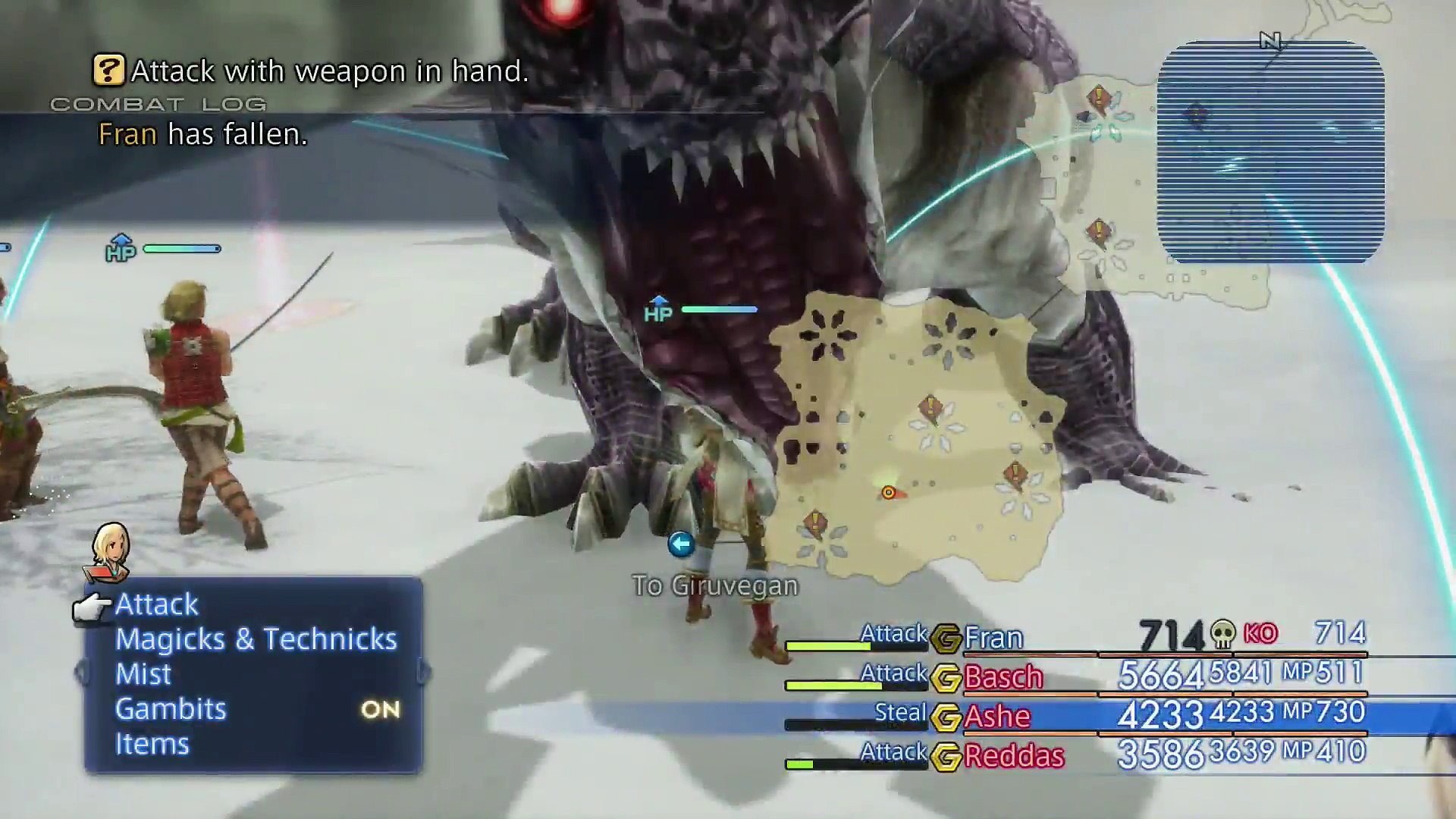Choose the Mist command
The width and height of the screenshot is (1456, 819).
pyautogui.click(x=143, y=674)
